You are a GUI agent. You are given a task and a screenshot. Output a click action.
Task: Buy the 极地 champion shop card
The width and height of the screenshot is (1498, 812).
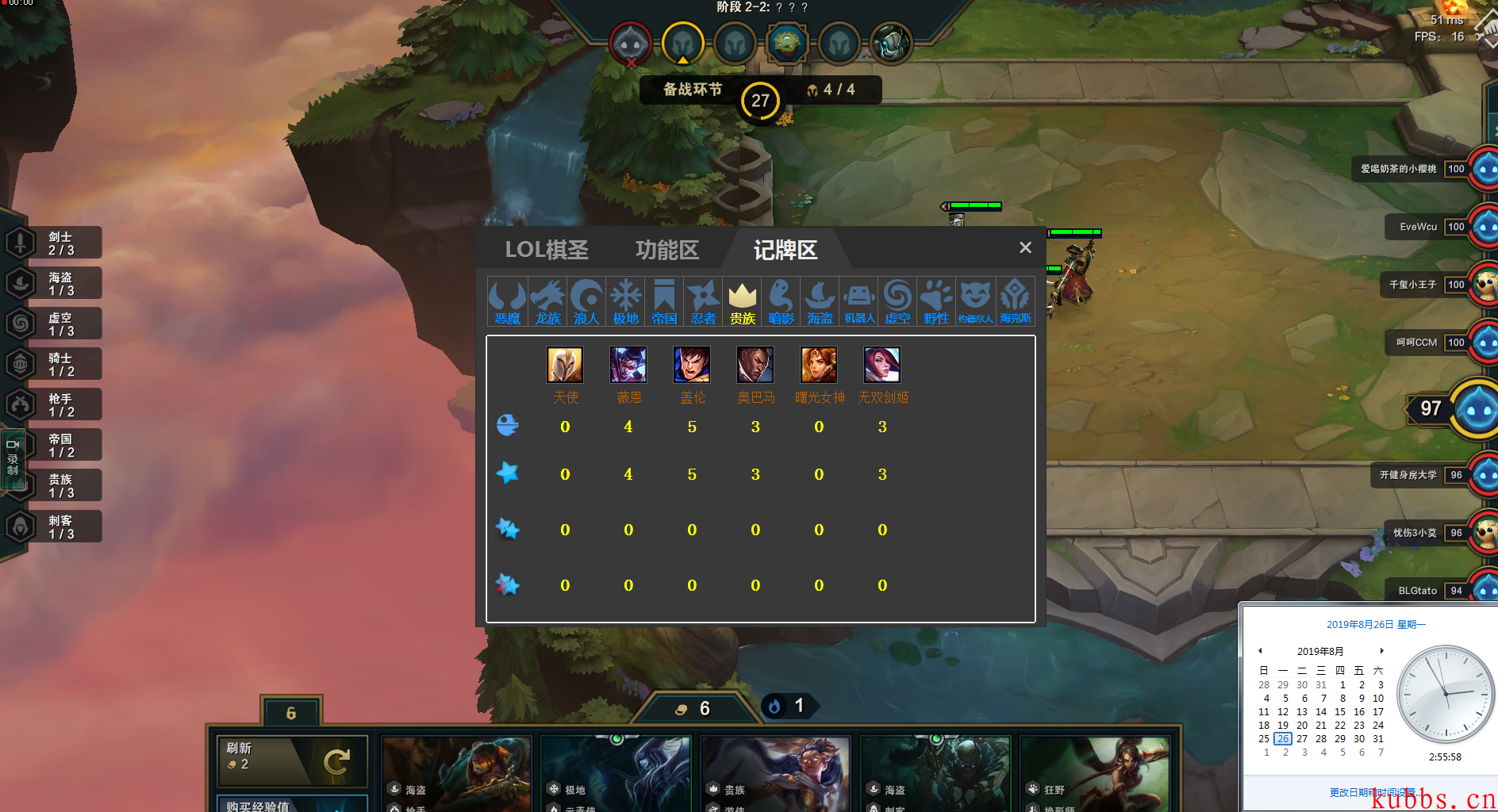coord(616,773)
